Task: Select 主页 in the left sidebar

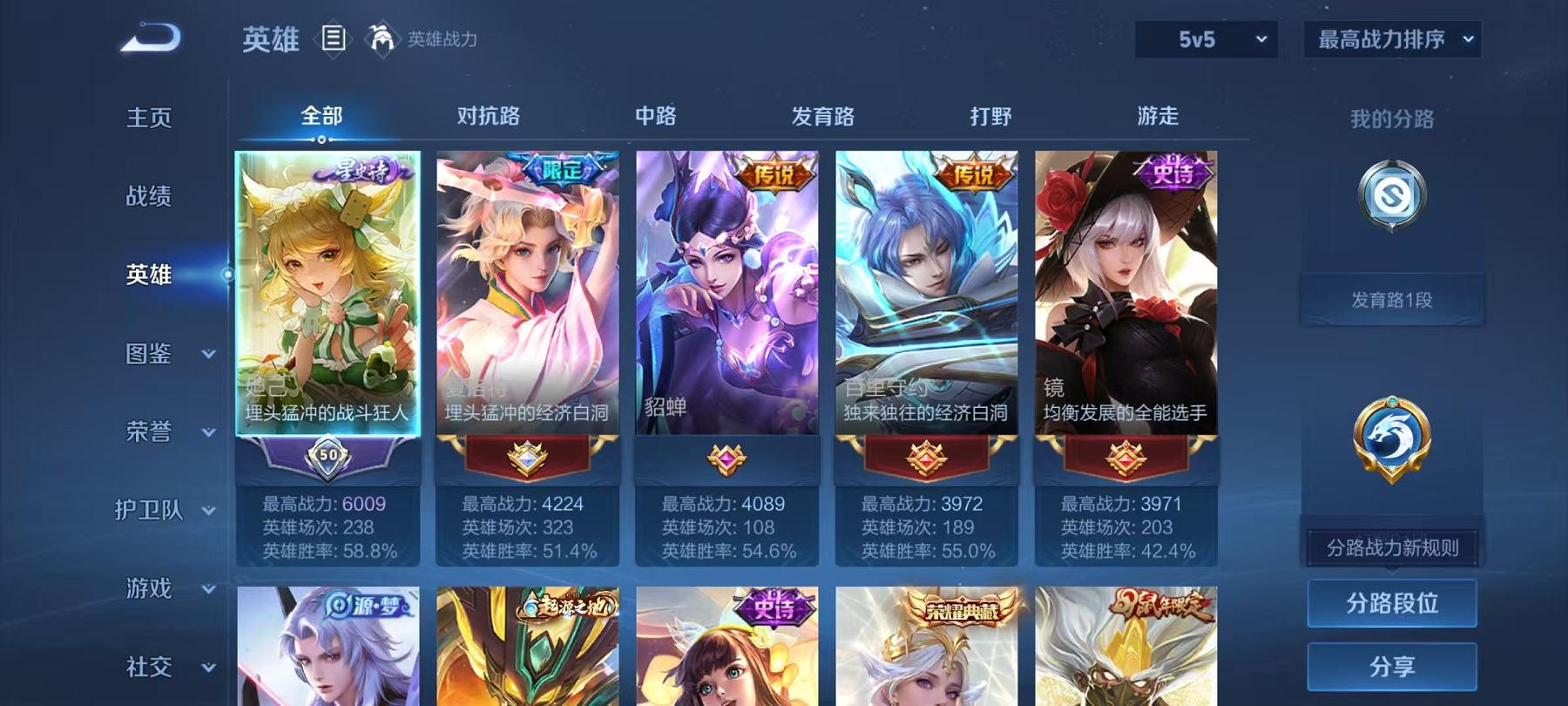Action: tap(148, 116)
